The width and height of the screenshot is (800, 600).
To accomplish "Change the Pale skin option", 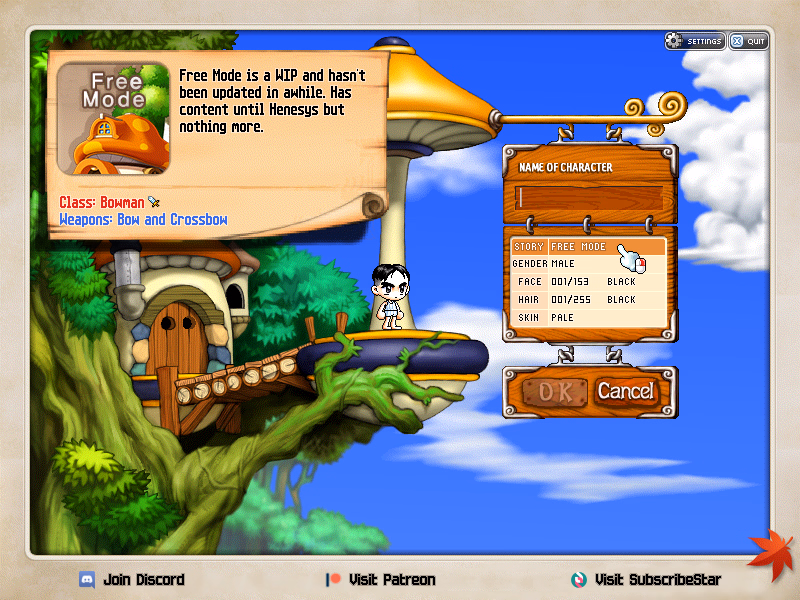I will (x=564, y=318).
